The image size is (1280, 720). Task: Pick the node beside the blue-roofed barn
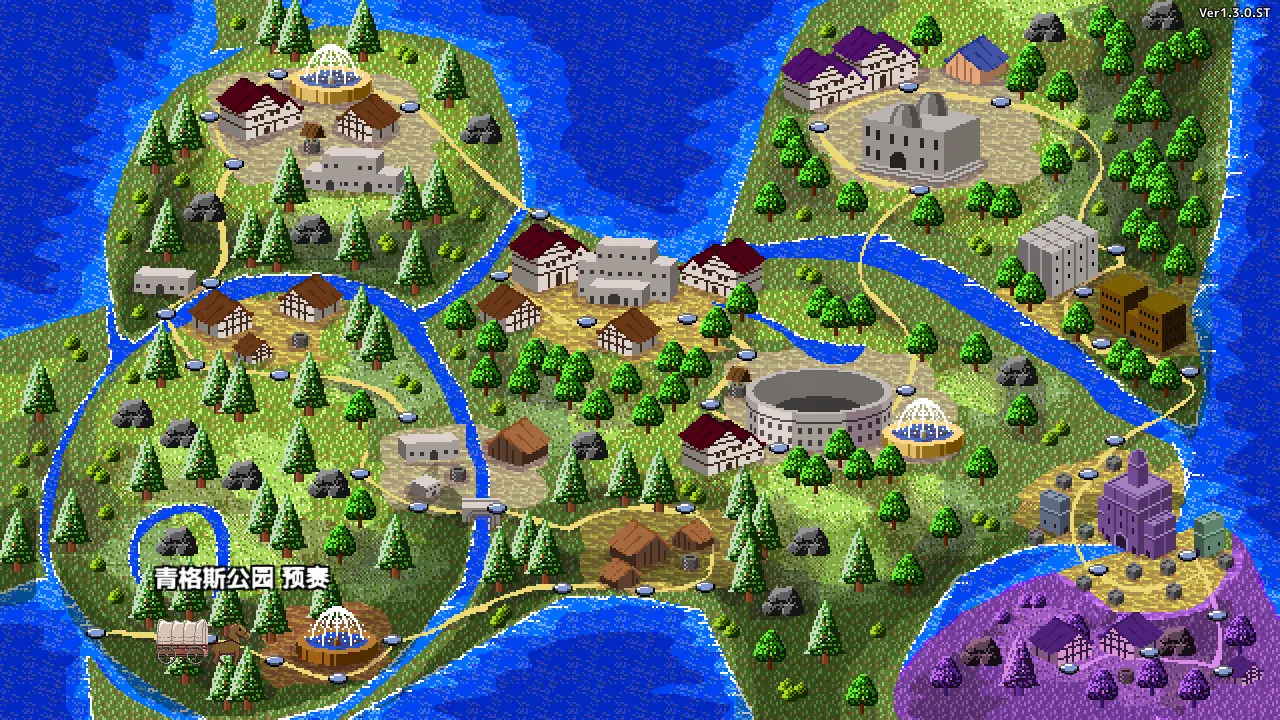(x=998, y=101)
